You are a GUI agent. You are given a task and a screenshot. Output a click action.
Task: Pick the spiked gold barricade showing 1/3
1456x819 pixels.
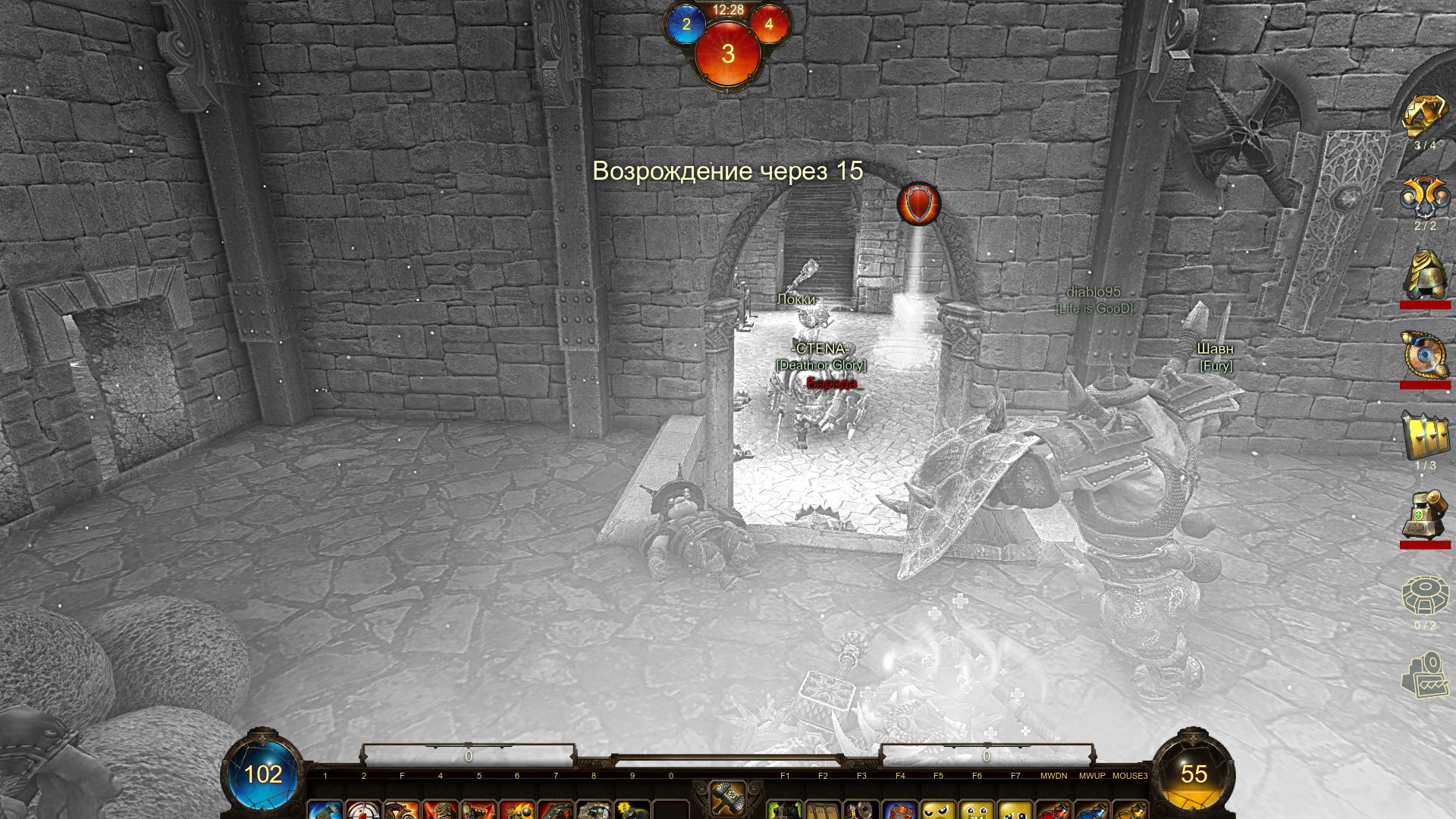pyautogui.click(x=1424, y=436)
